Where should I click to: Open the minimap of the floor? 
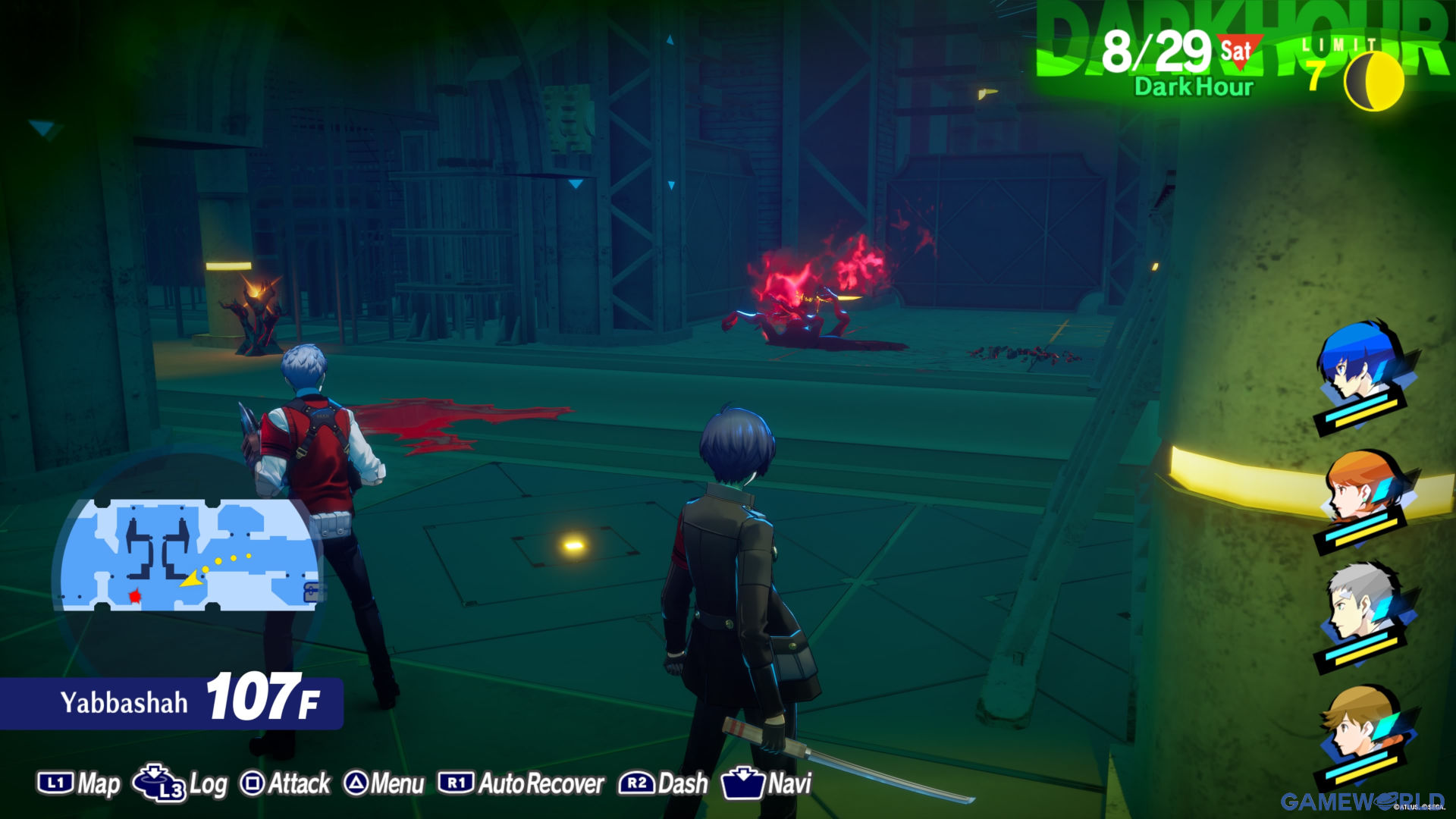tap(190, 555)
